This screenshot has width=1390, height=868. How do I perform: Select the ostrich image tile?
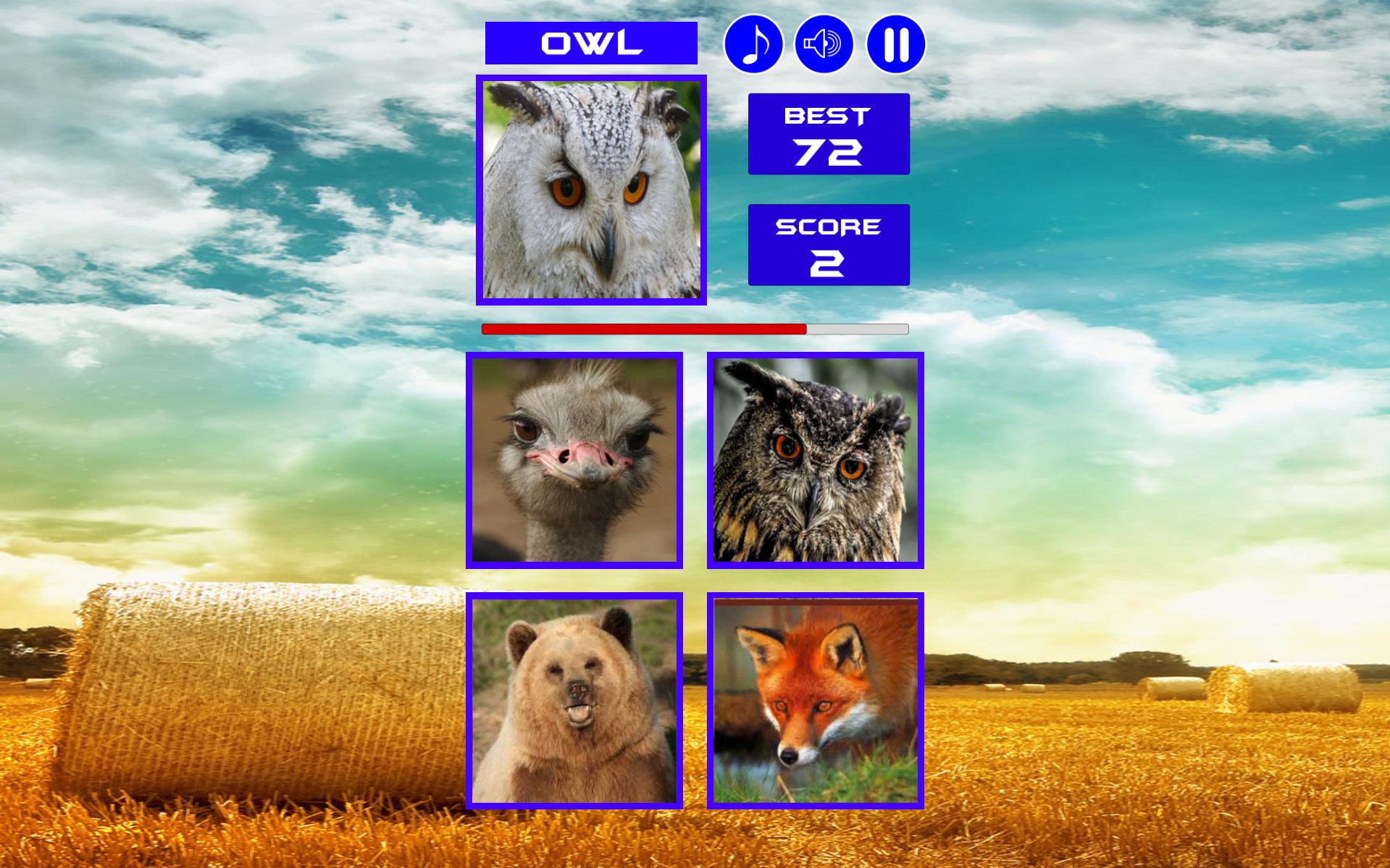pyautogui.click(x=574, y=461)
